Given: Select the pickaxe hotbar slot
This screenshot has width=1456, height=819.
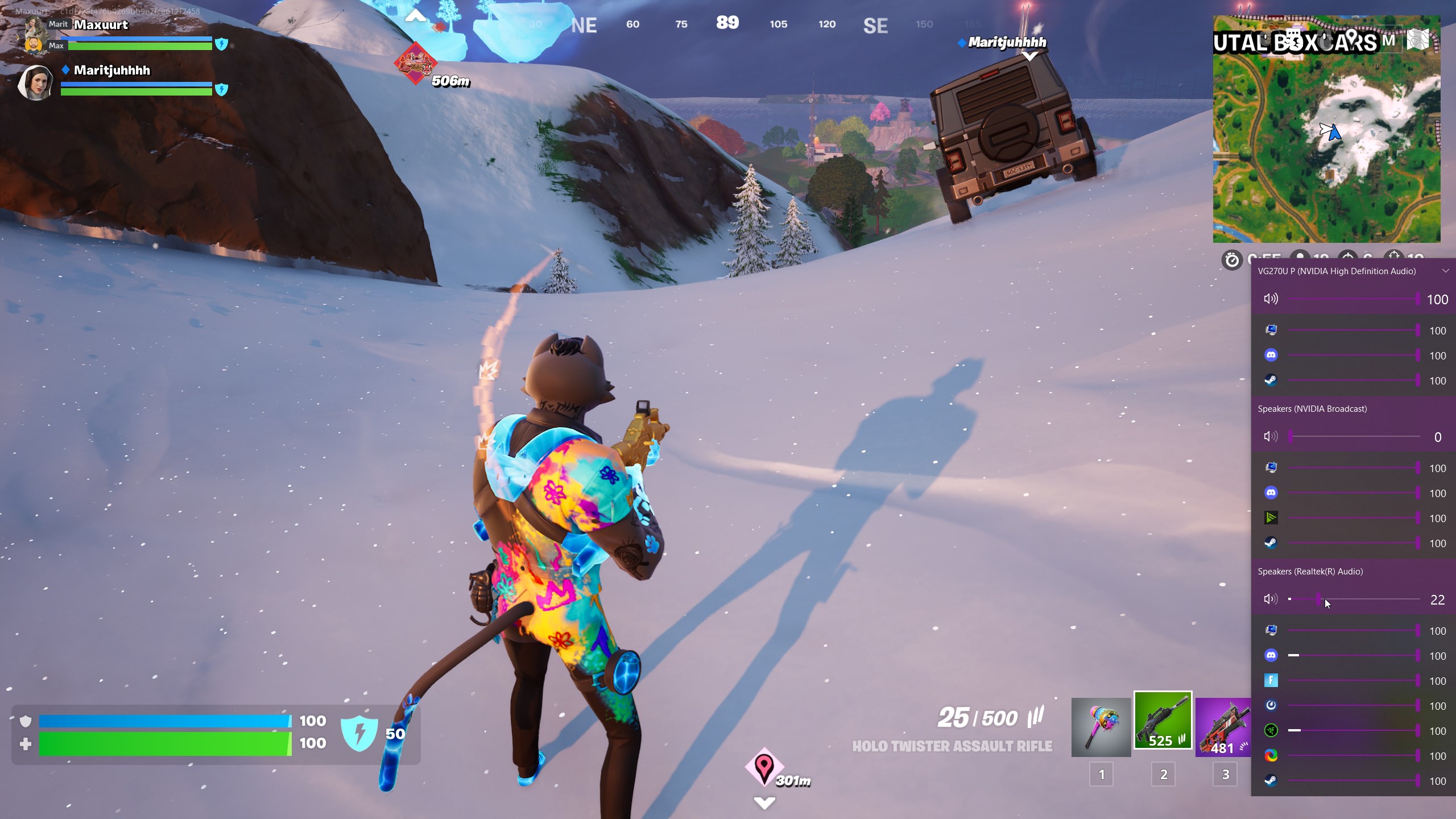Looking at the screenshot, I should [1101, 727].
